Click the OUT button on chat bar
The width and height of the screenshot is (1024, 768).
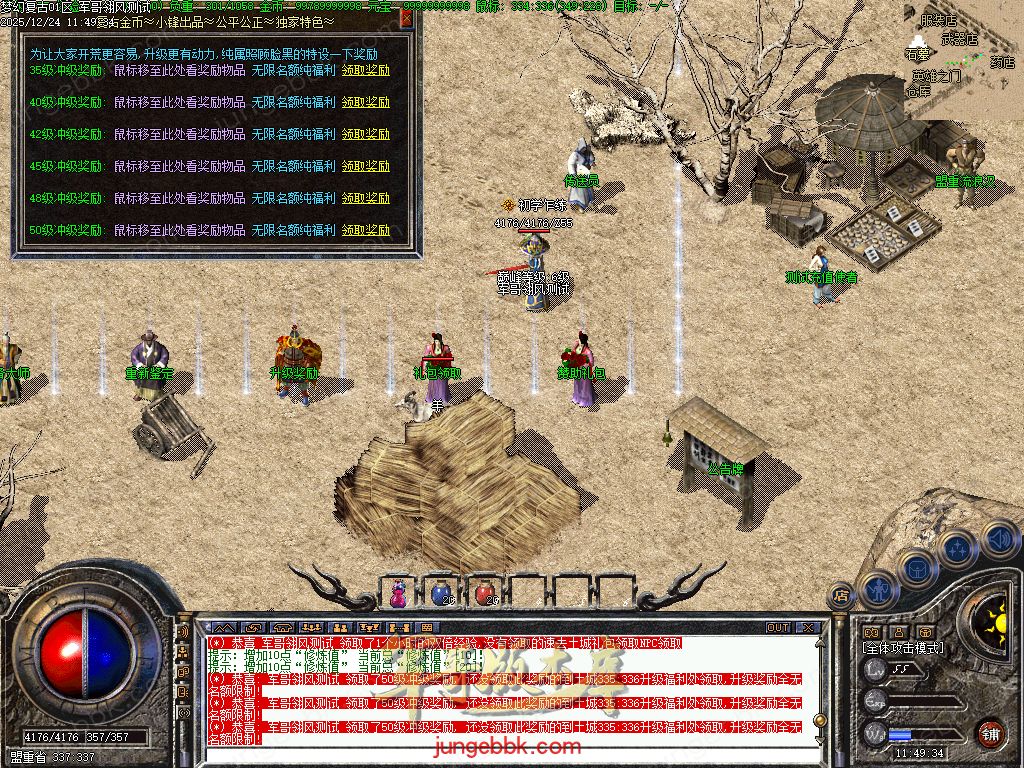(778, 628)
